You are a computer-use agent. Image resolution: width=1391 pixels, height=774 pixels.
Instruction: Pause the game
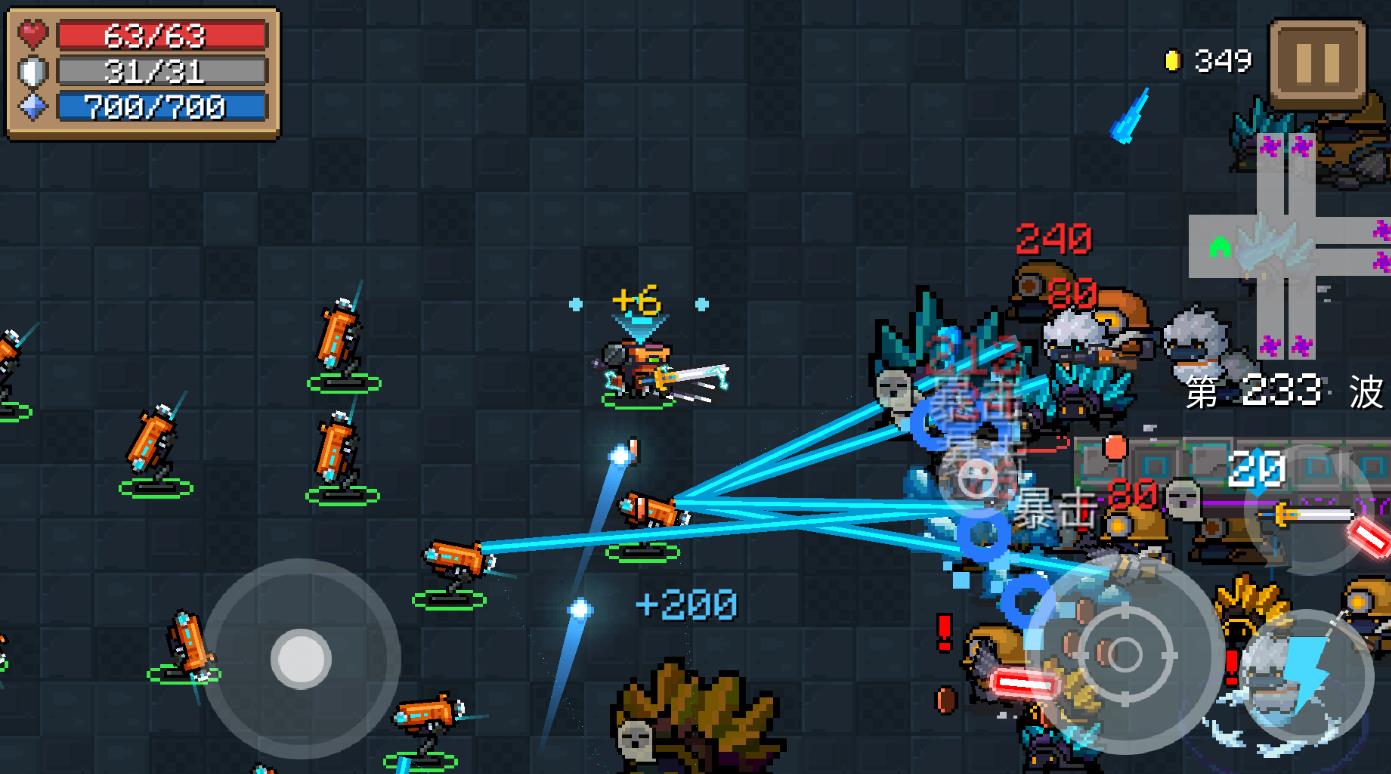[x=1317, y=62]
